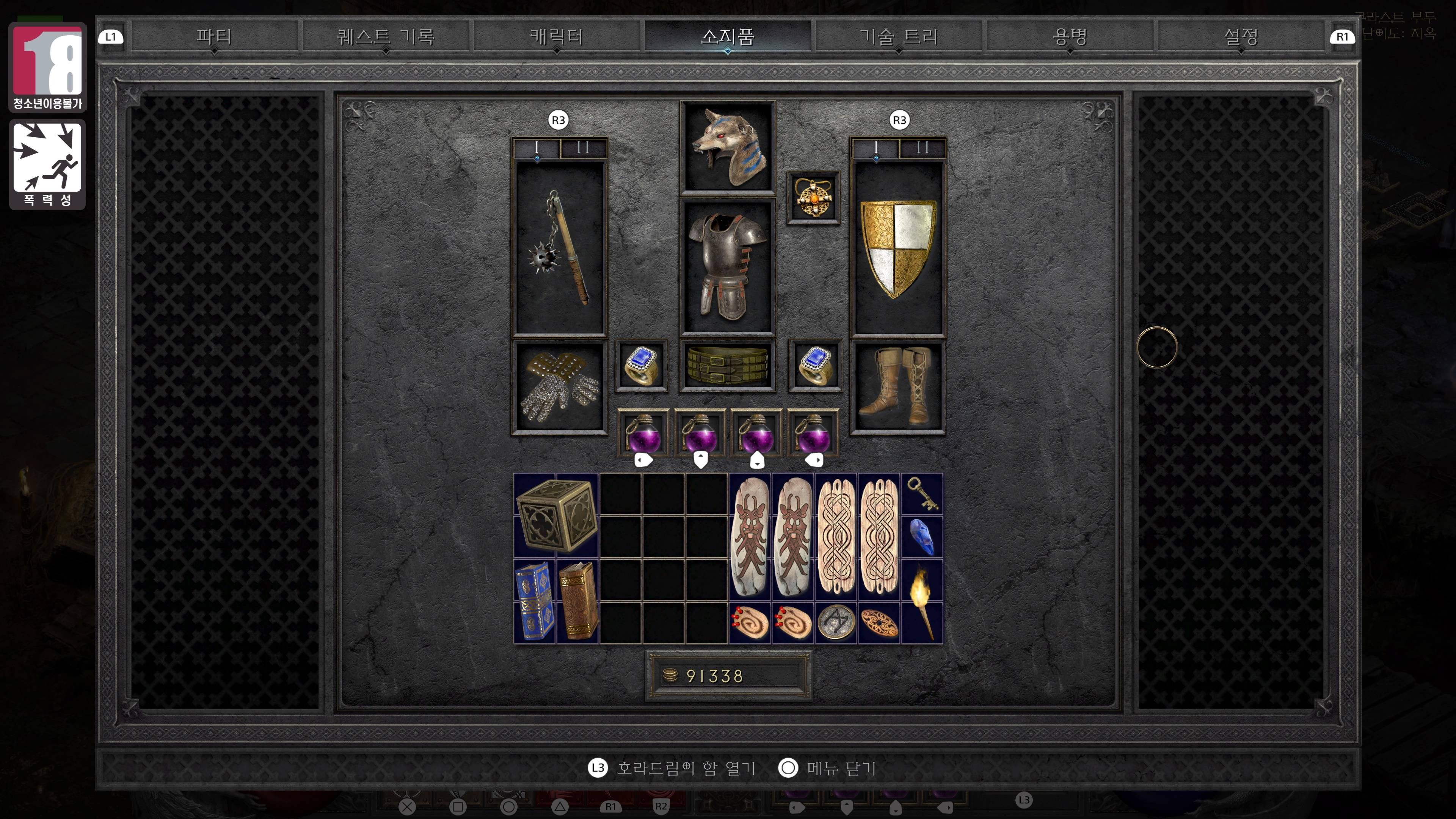The width and height of the screenshot is (1456, 819).
Task: Click the key in the inventory
Action: 922,493
